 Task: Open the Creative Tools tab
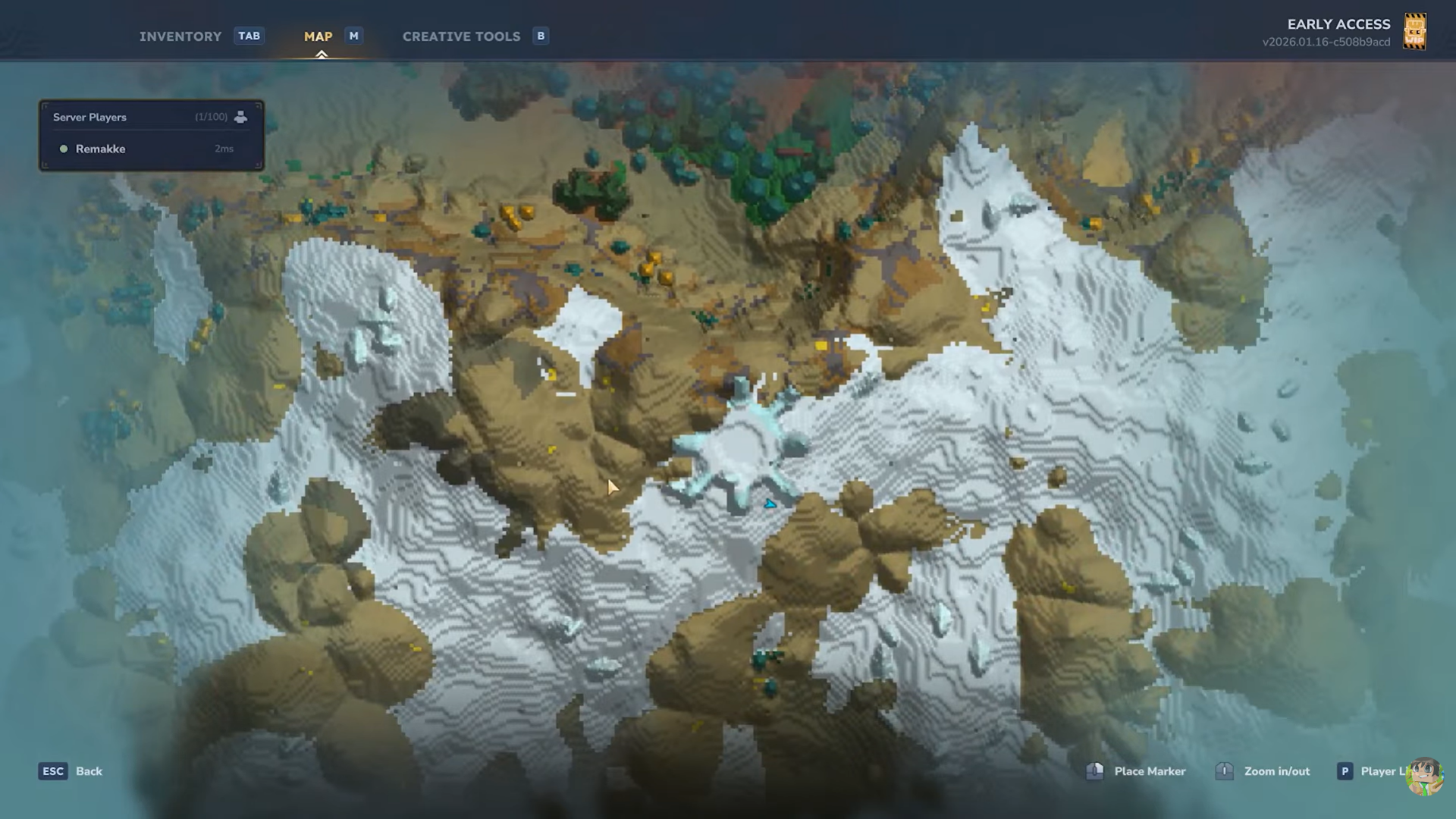(x=461, y=36)
